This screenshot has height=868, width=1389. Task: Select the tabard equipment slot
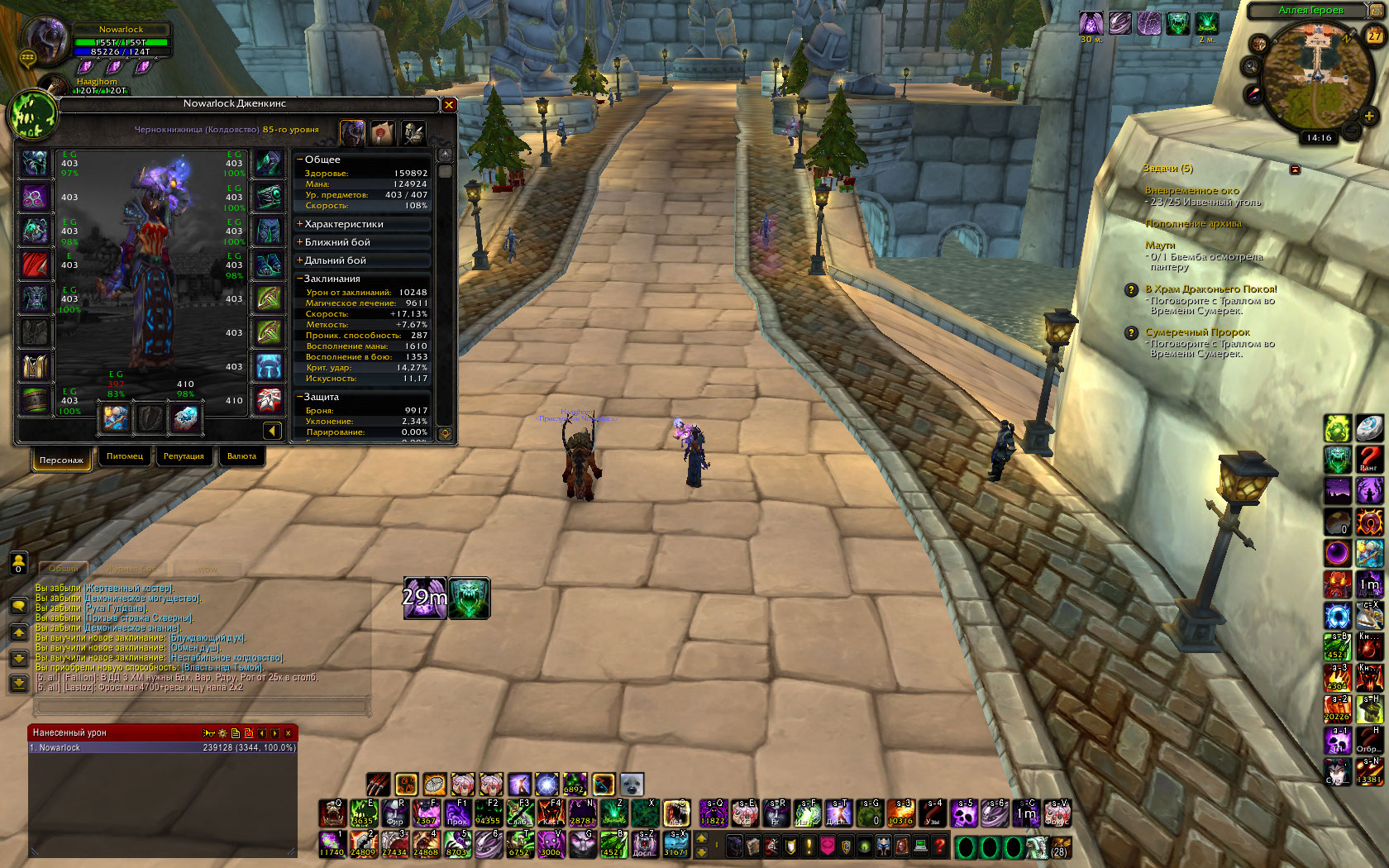(35, 366)
